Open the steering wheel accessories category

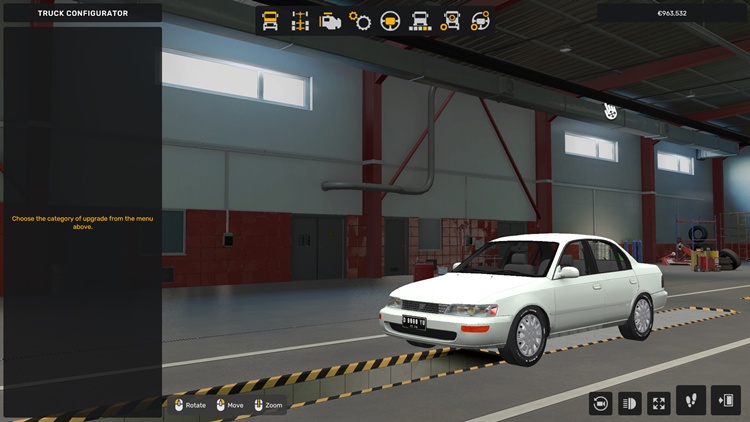click(x=480, y=21)
